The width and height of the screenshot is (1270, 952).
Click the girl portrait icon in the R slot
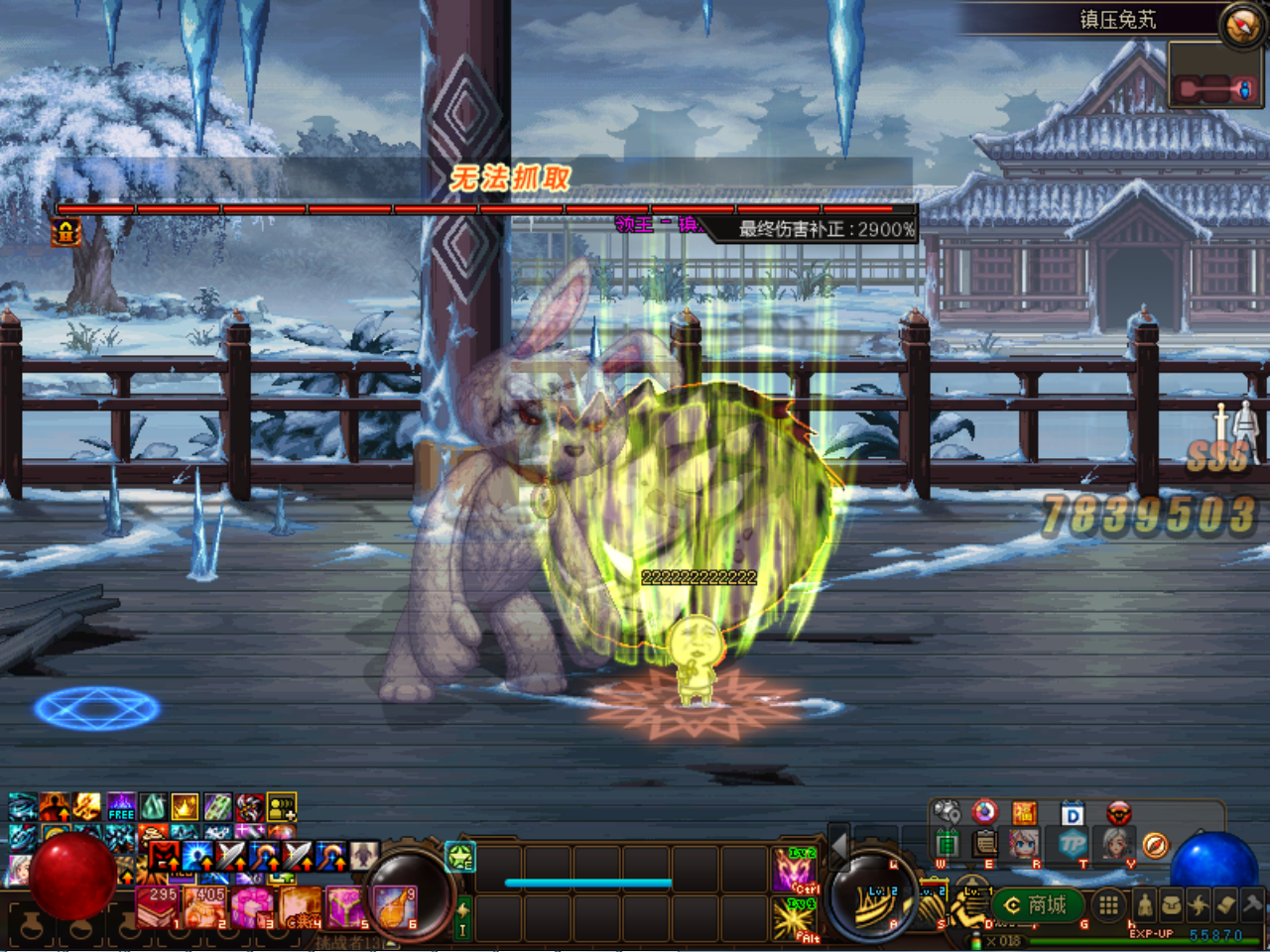(1026, 843)
